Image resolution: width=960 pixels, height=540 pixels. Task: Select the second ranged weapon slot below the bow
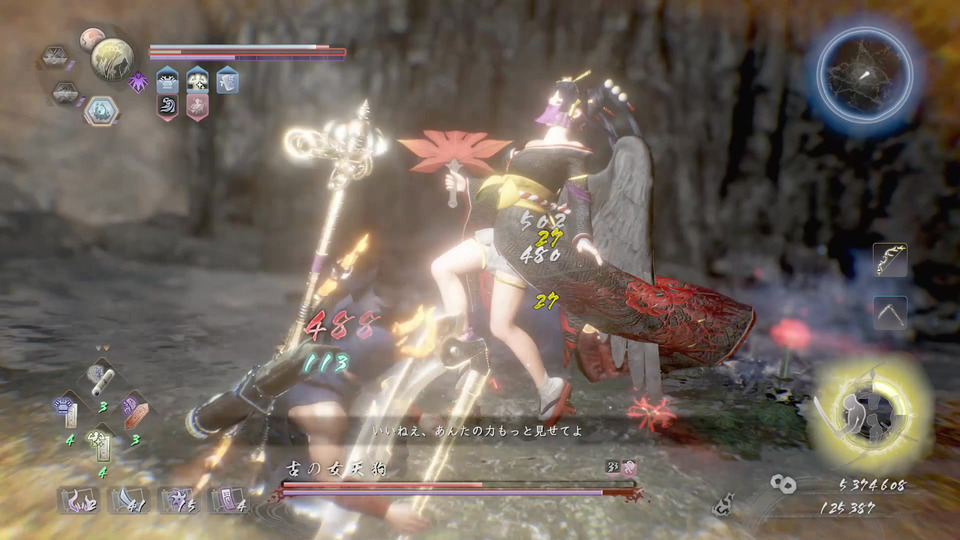pyautogui.click(x=890, y=312)
